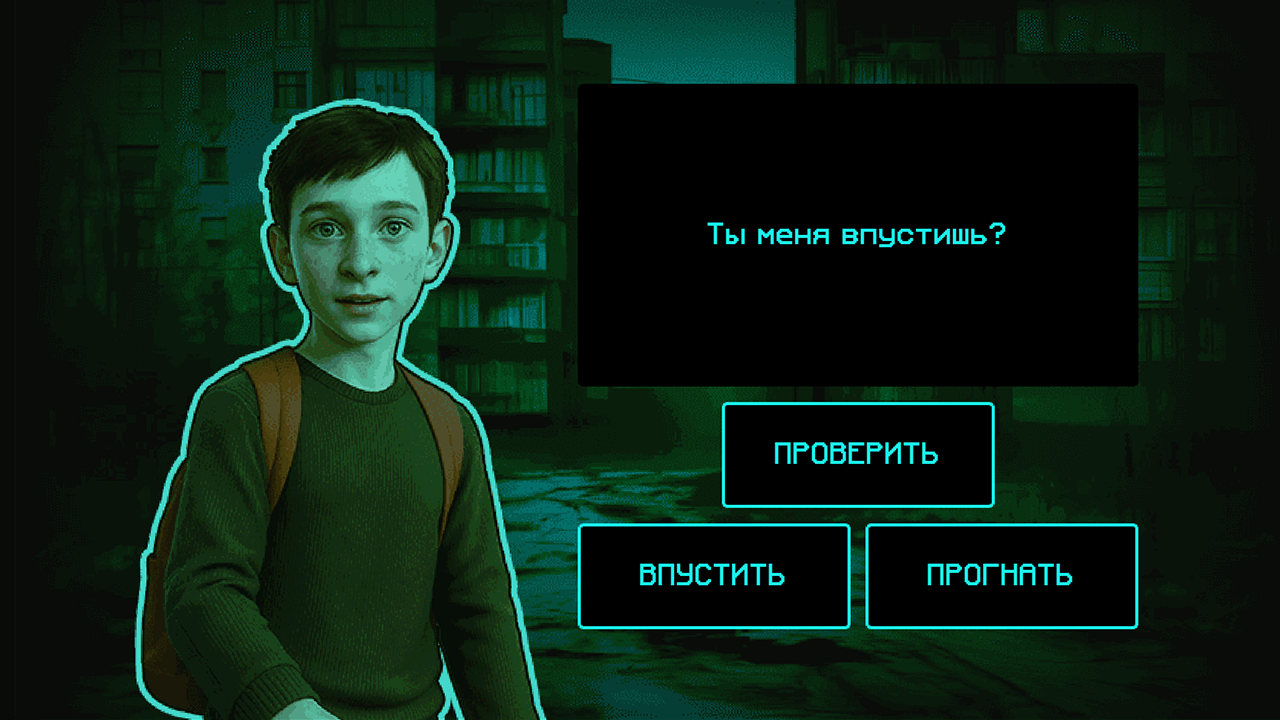Screen dimensions: 1280x720
Task: Select the ПРОГНАТЬ choice on the right
Action: click(1000, 575)
